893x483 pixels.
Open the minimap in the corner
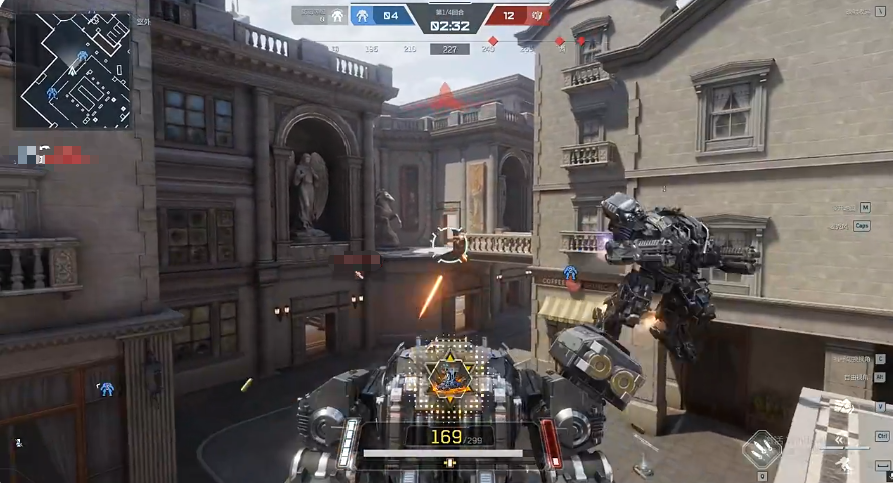tap(73, 70)
